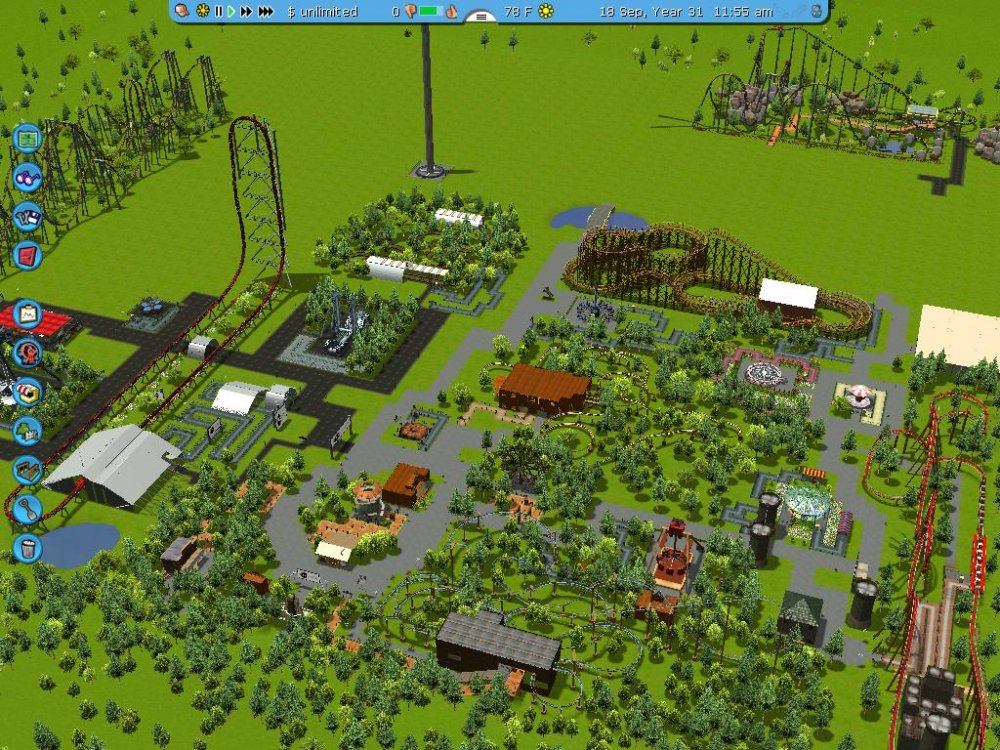Set game speed to triple fast-forward
The image size is (1000, 750).
coord(266,11)
